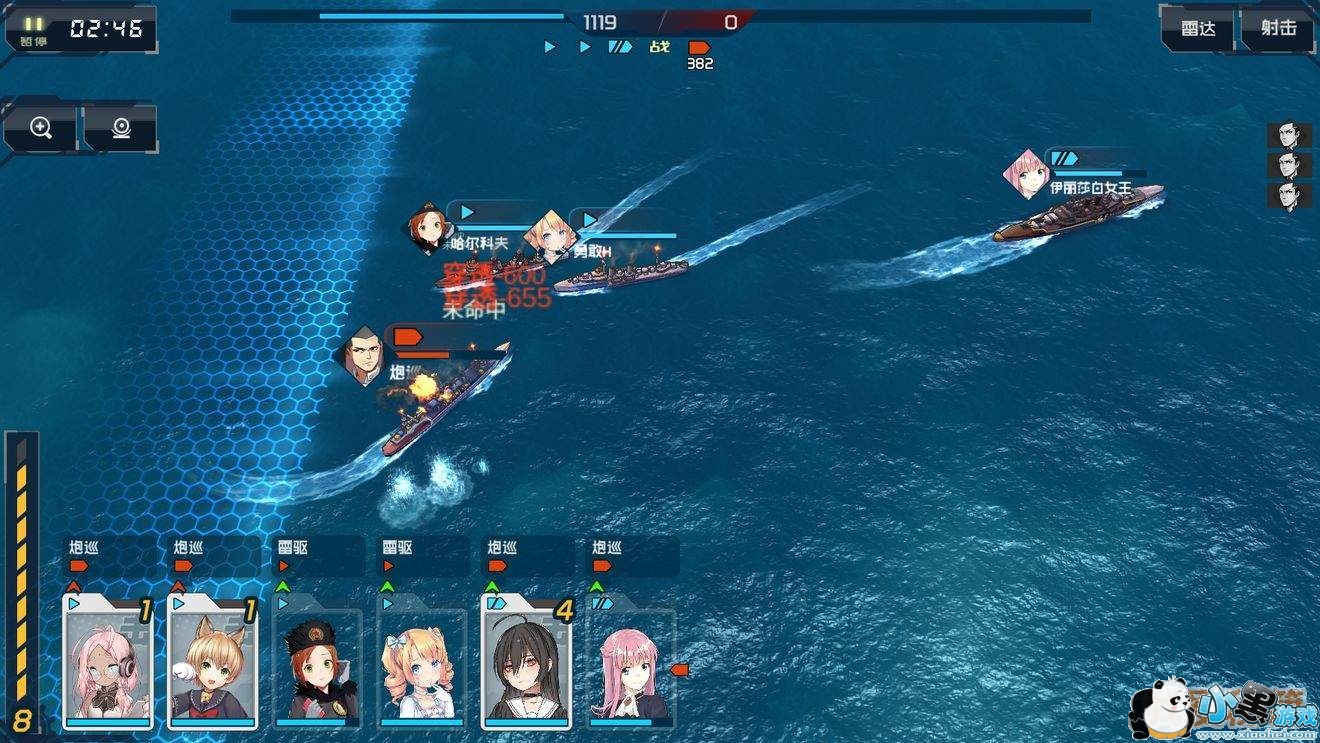Target the enemy 炮巡 commander portrait
The width and height of the screenshot is (1320, 743).
click(365, 355)
